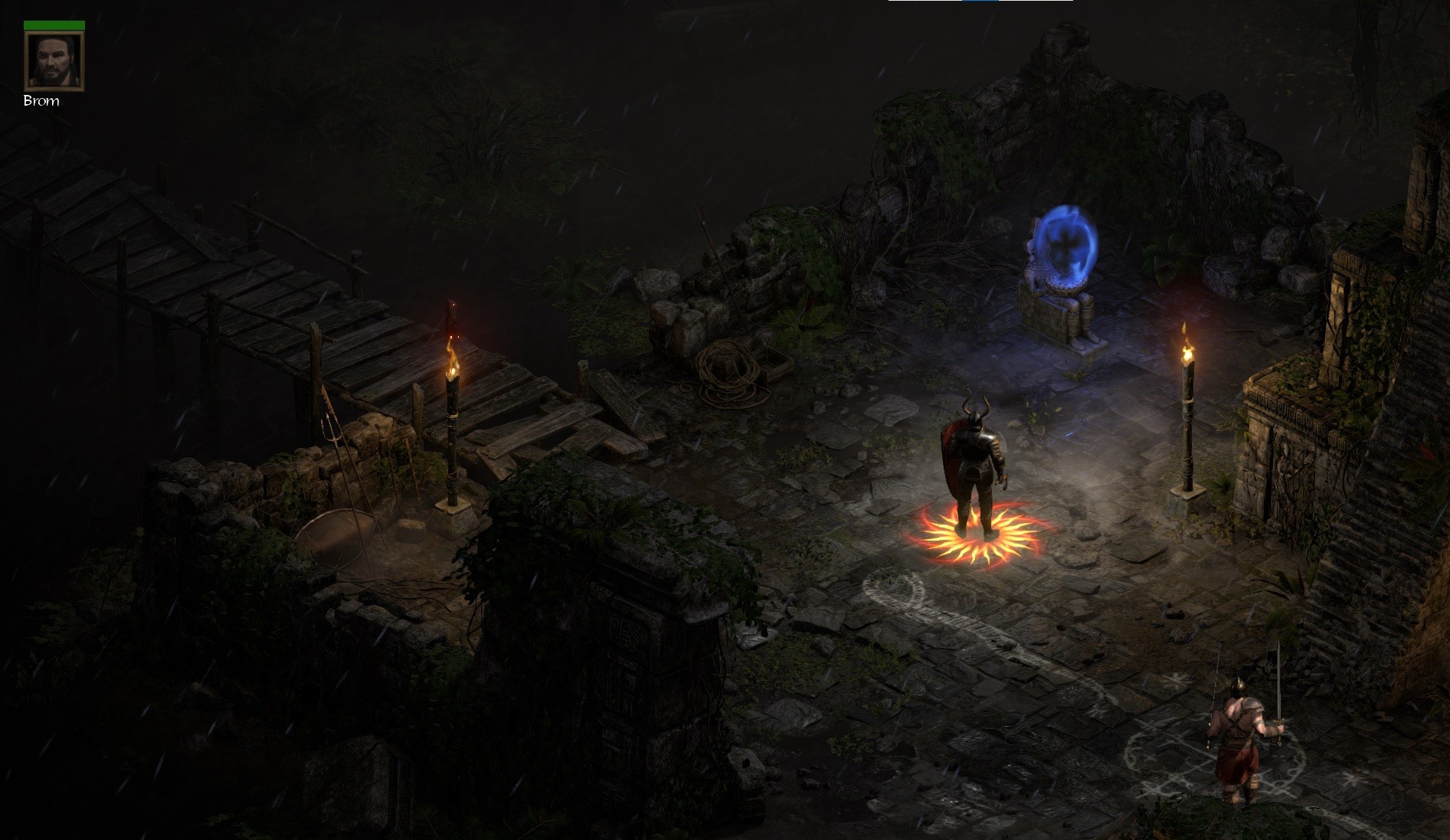Viewport: 1450px width, 840px height.
Task: Open the glowing blue waypoint portal
Action: coord(1065,245)
